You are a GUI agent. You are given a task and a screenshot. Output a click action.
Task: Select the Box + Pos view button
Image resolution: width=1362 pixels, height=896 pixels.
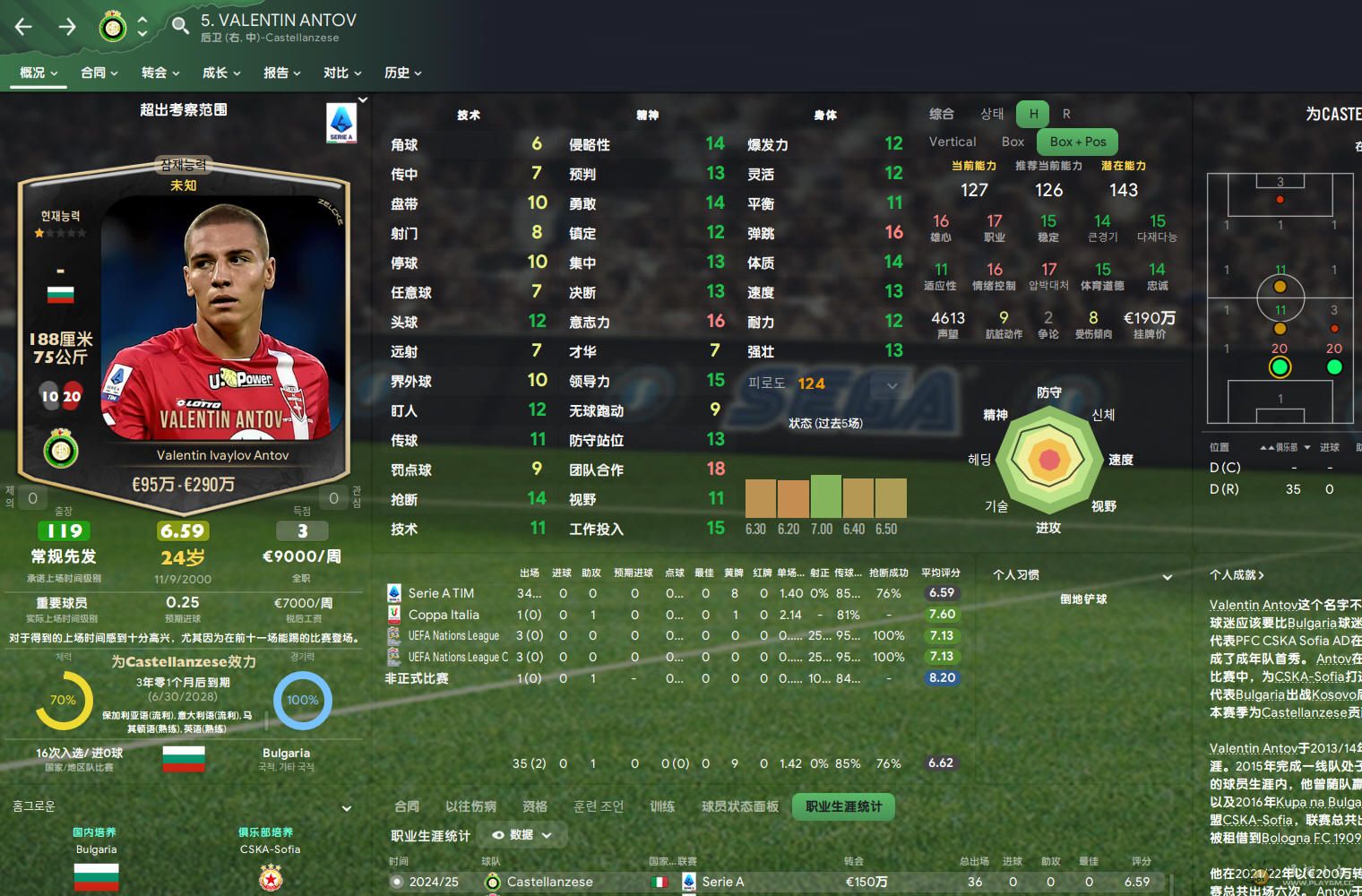coord(1078,142)
